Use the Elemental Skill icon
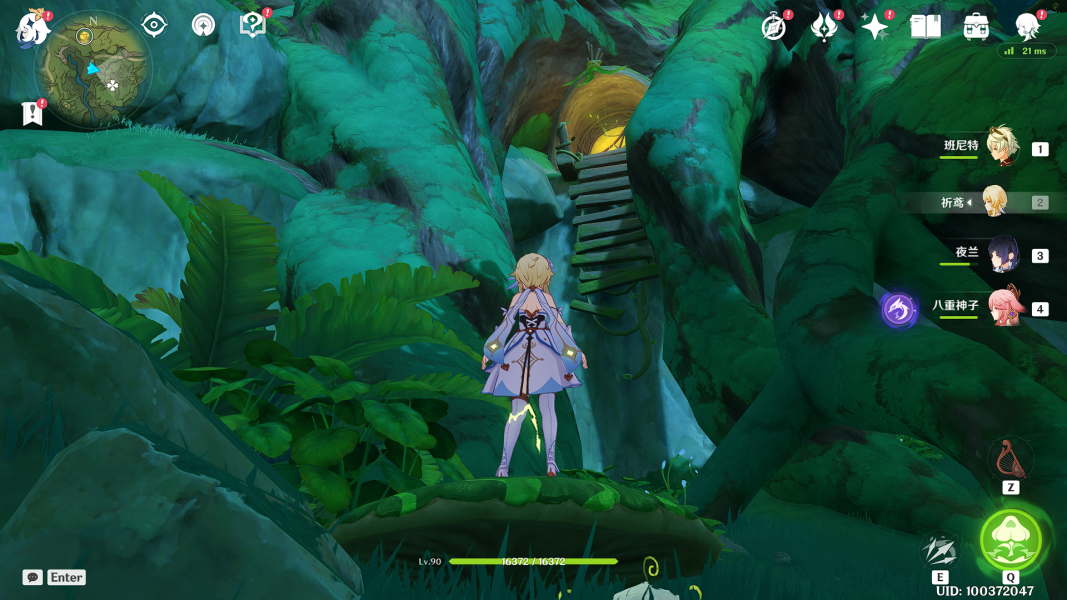This screenshot has height=600, width=1067. (940, 550)
